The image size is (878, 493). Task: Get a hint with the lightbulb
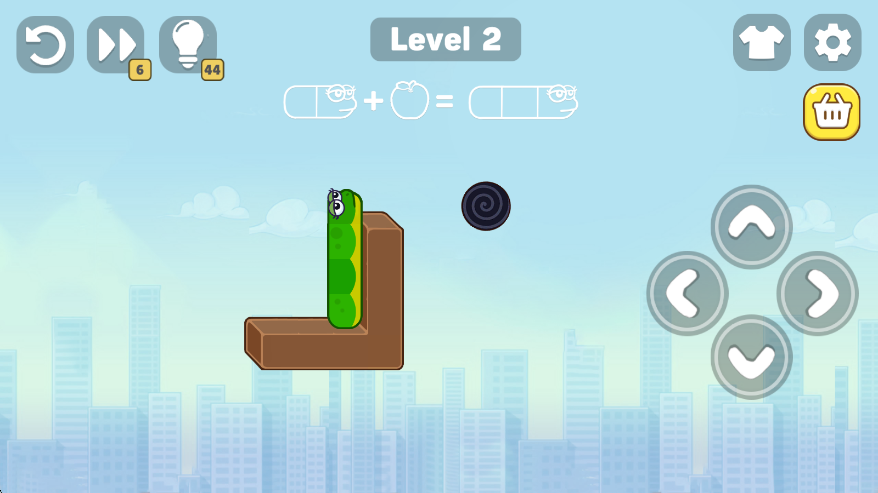pos(187,44)
